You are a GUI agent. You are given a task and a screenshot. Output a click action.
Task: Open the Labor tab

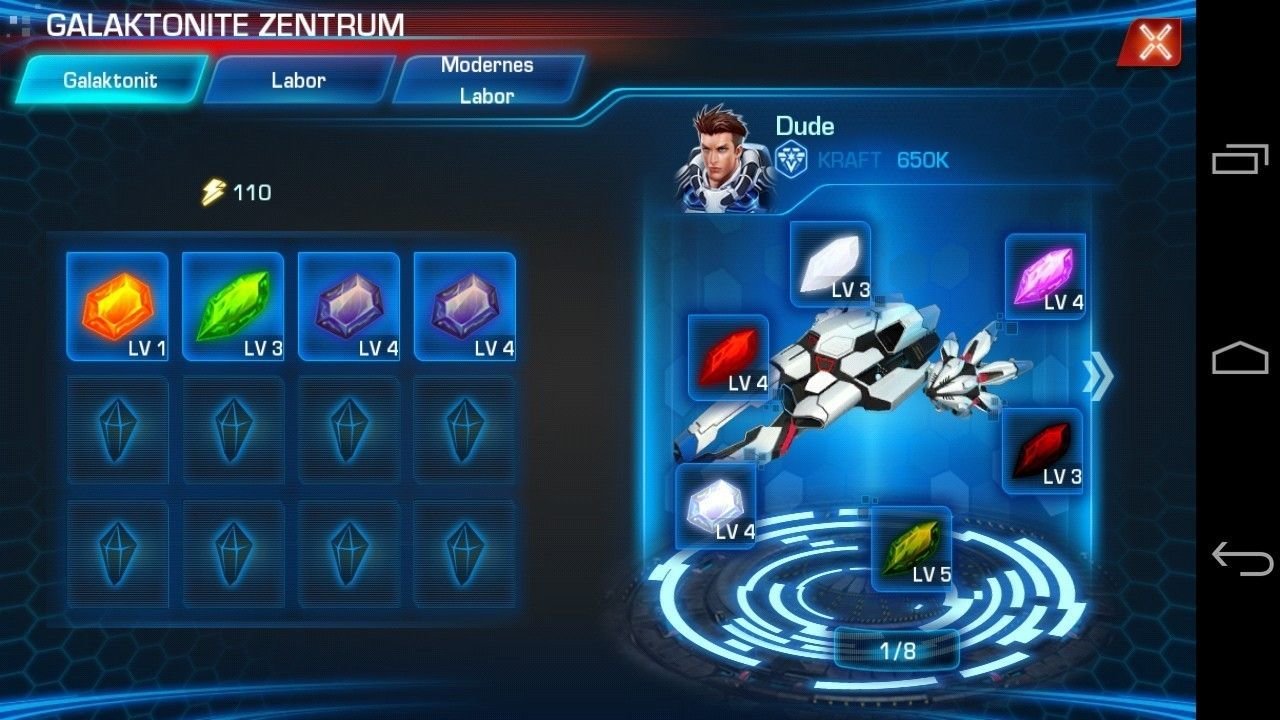[298, 80]
